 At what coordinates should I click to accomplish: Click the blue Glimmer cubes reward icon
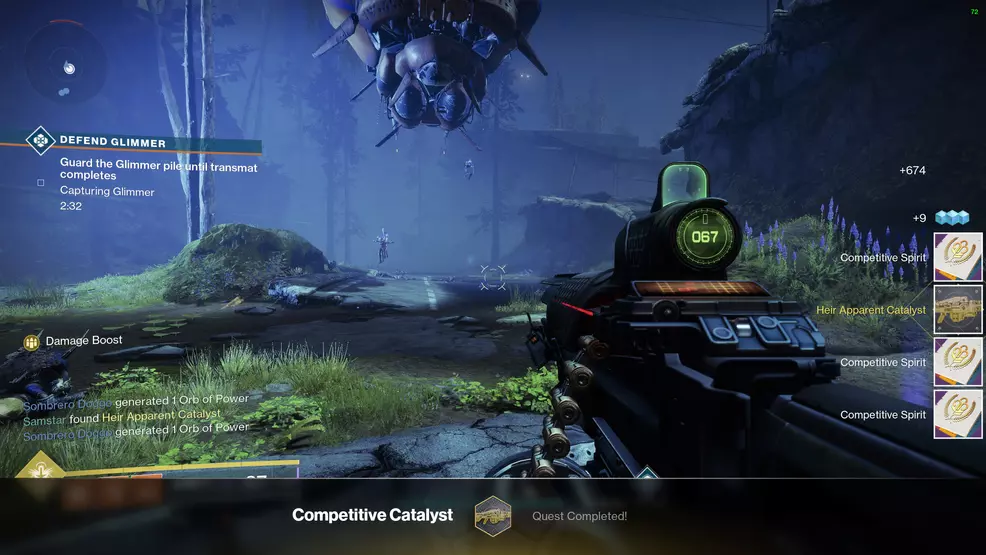(x=951, y=218)
